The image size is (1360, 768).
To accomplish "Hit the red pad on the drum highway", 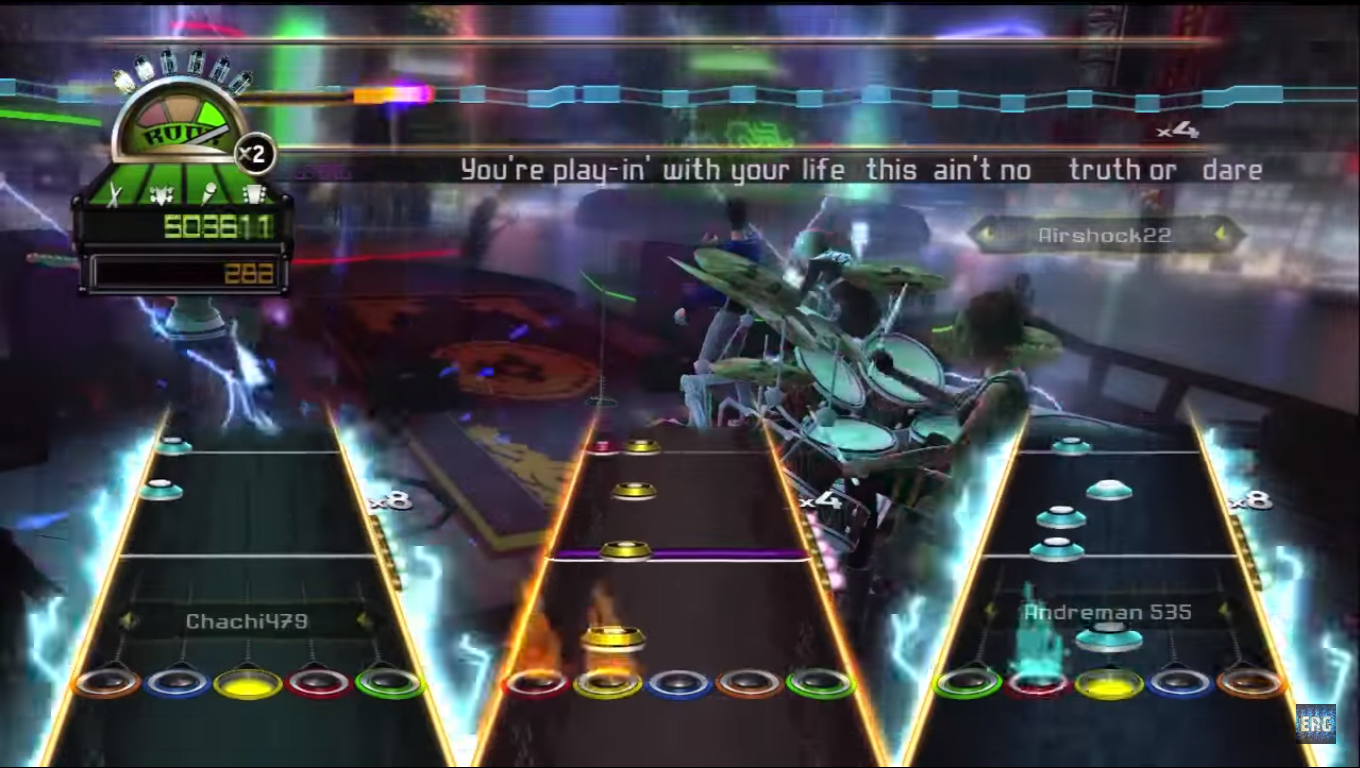I will 537,684.
